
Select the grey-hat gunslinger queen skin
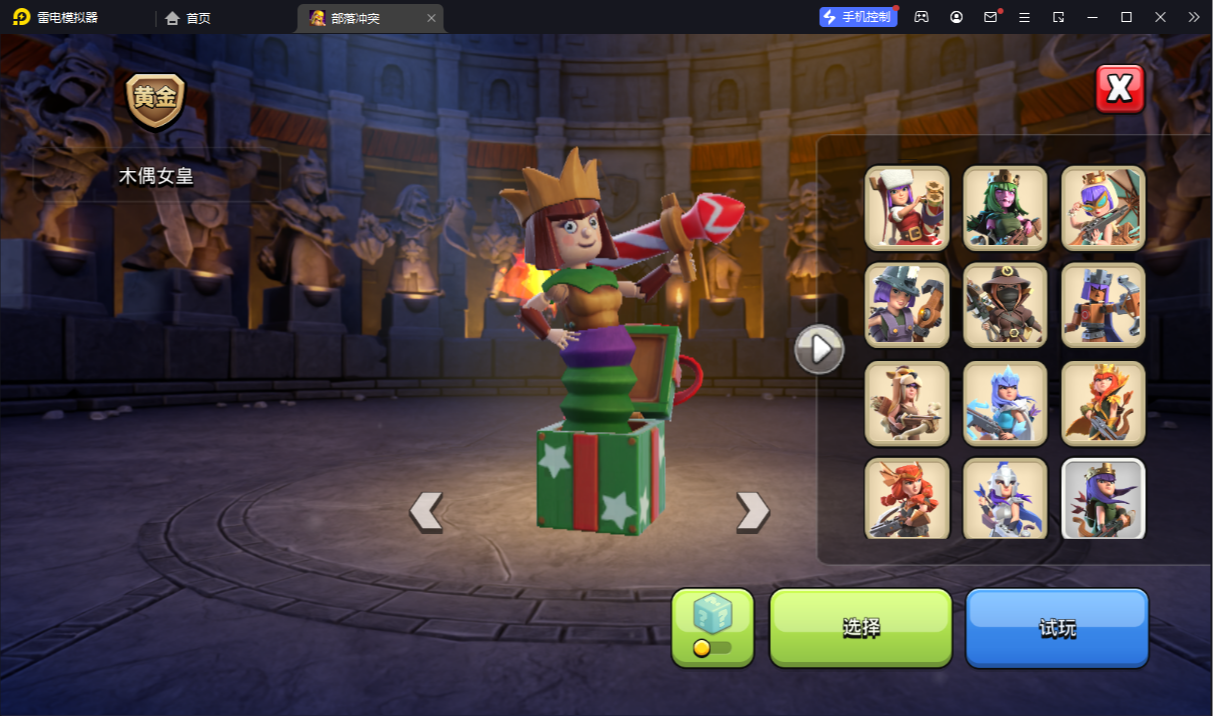click(x=907, y=305)
